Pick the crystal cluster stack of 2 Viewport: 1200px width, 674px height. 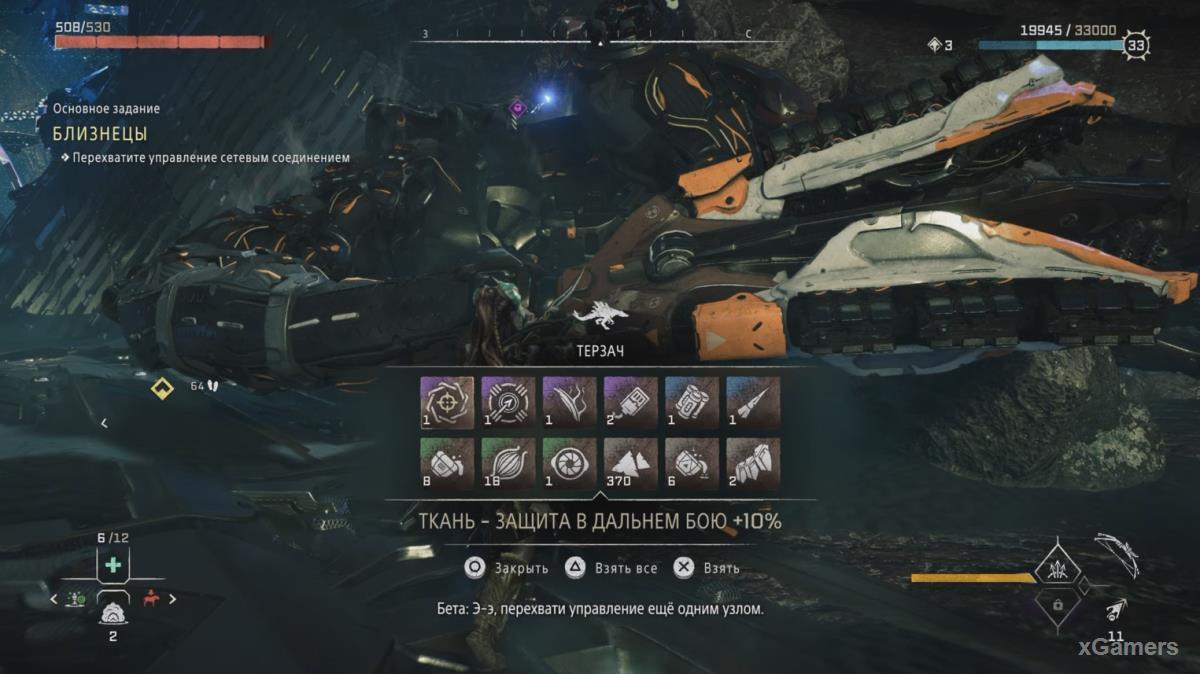click(753, 462)
